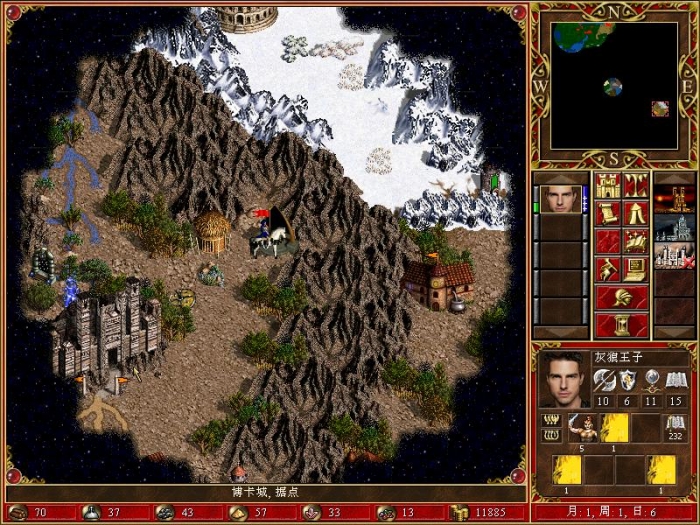Select the blue night castle town thumbnail
The image size is (700, 525).
671,227
